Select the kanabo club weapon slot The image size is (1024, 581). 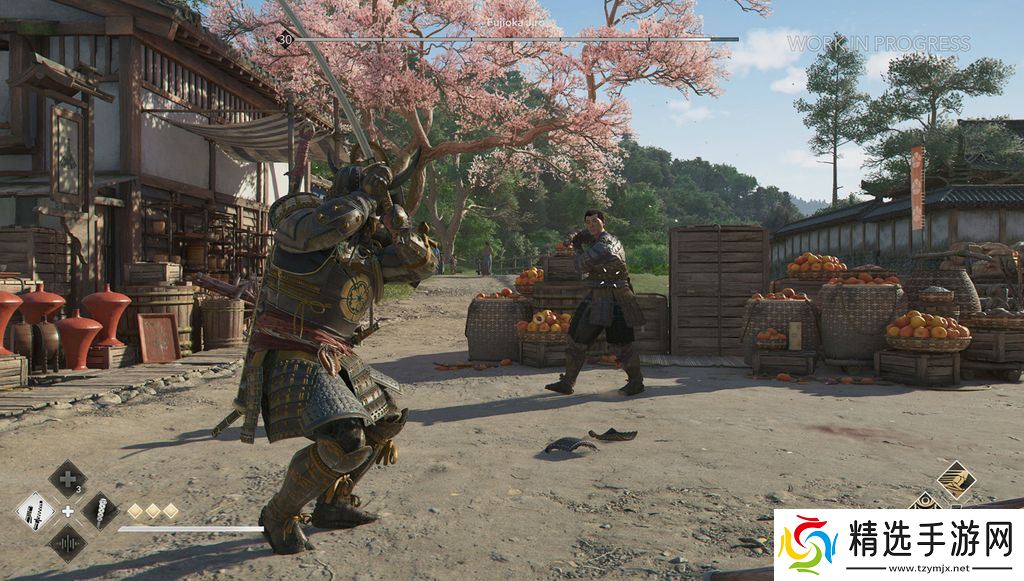tap(100, 512)
